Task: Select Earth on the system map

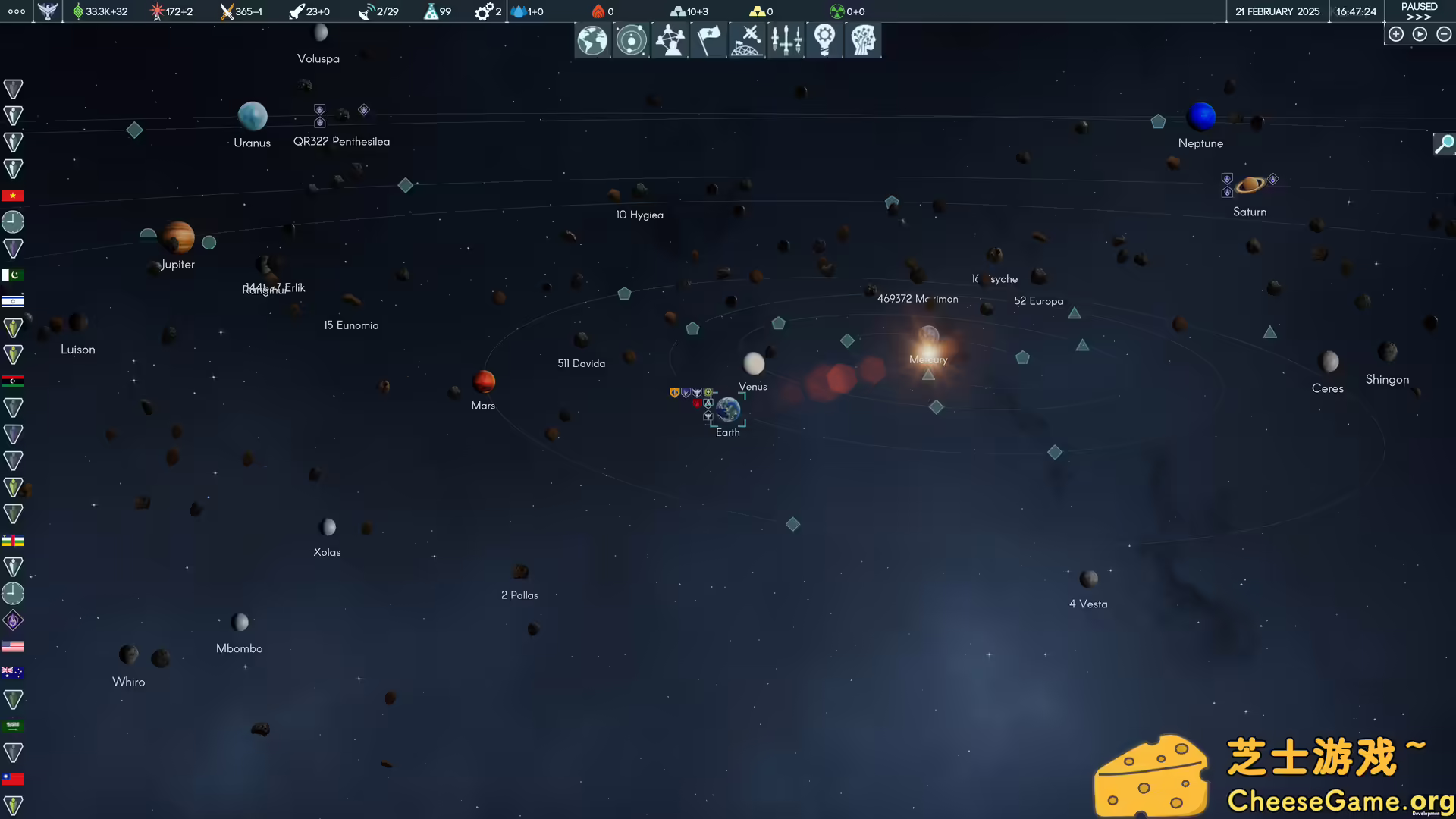Action: pyautogui.click(x=727, y=410)
